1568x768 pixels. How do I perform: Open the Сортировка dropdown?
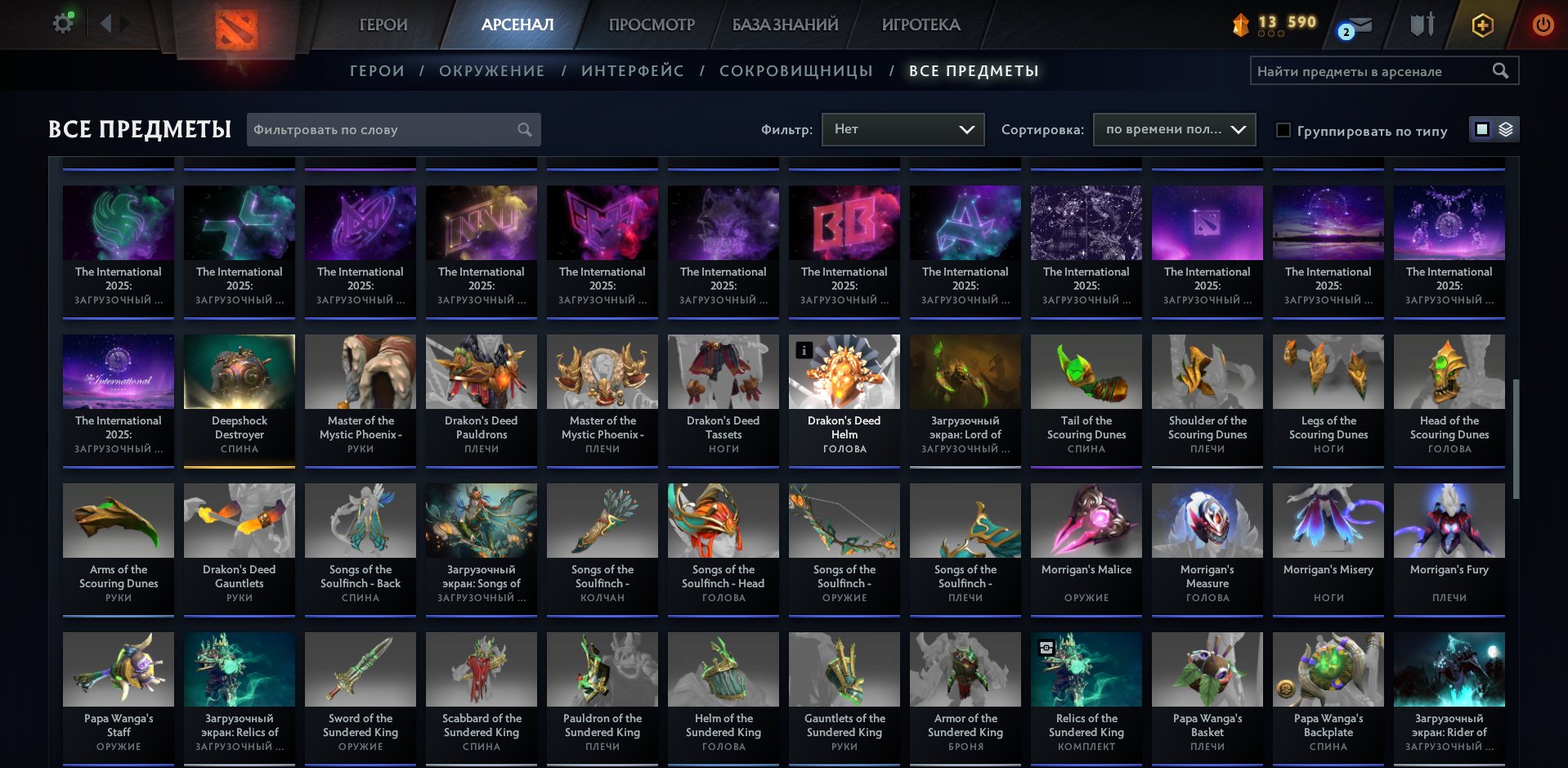click(x=1173, y=129)
